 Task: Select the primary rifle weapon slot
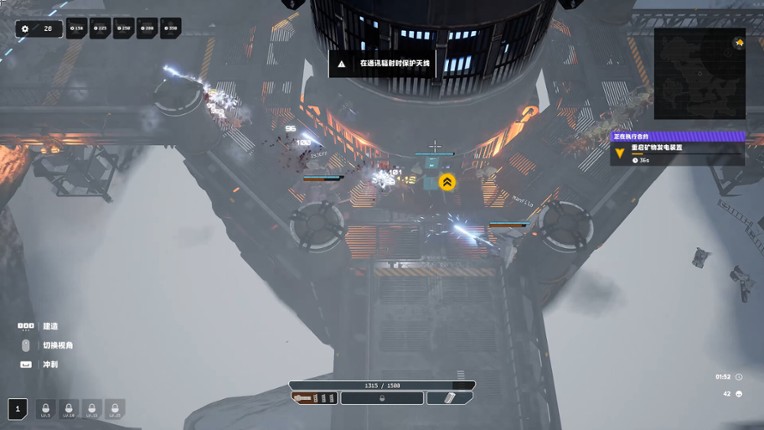pyautogui.click(x=314, y=398)
